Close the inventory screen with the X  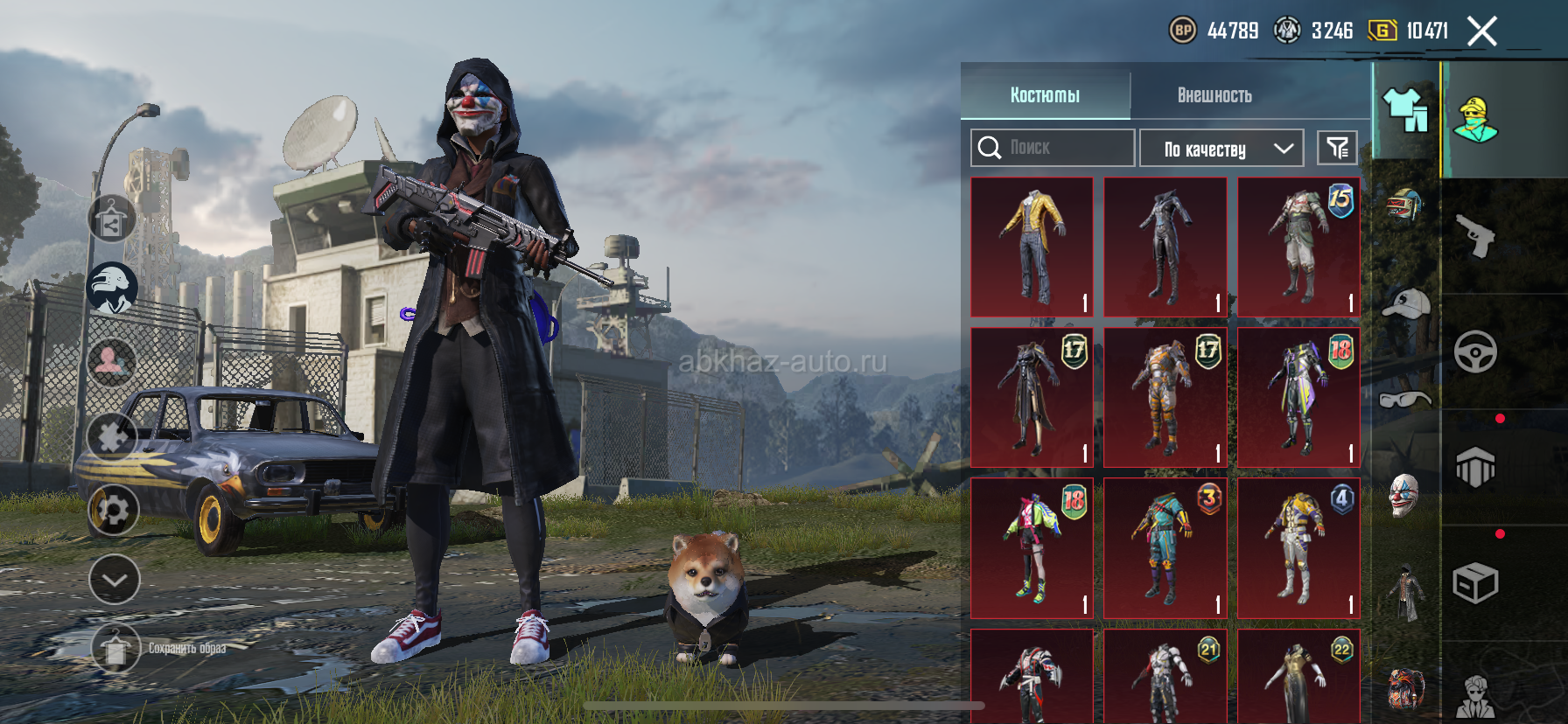tap(1481, 31)
